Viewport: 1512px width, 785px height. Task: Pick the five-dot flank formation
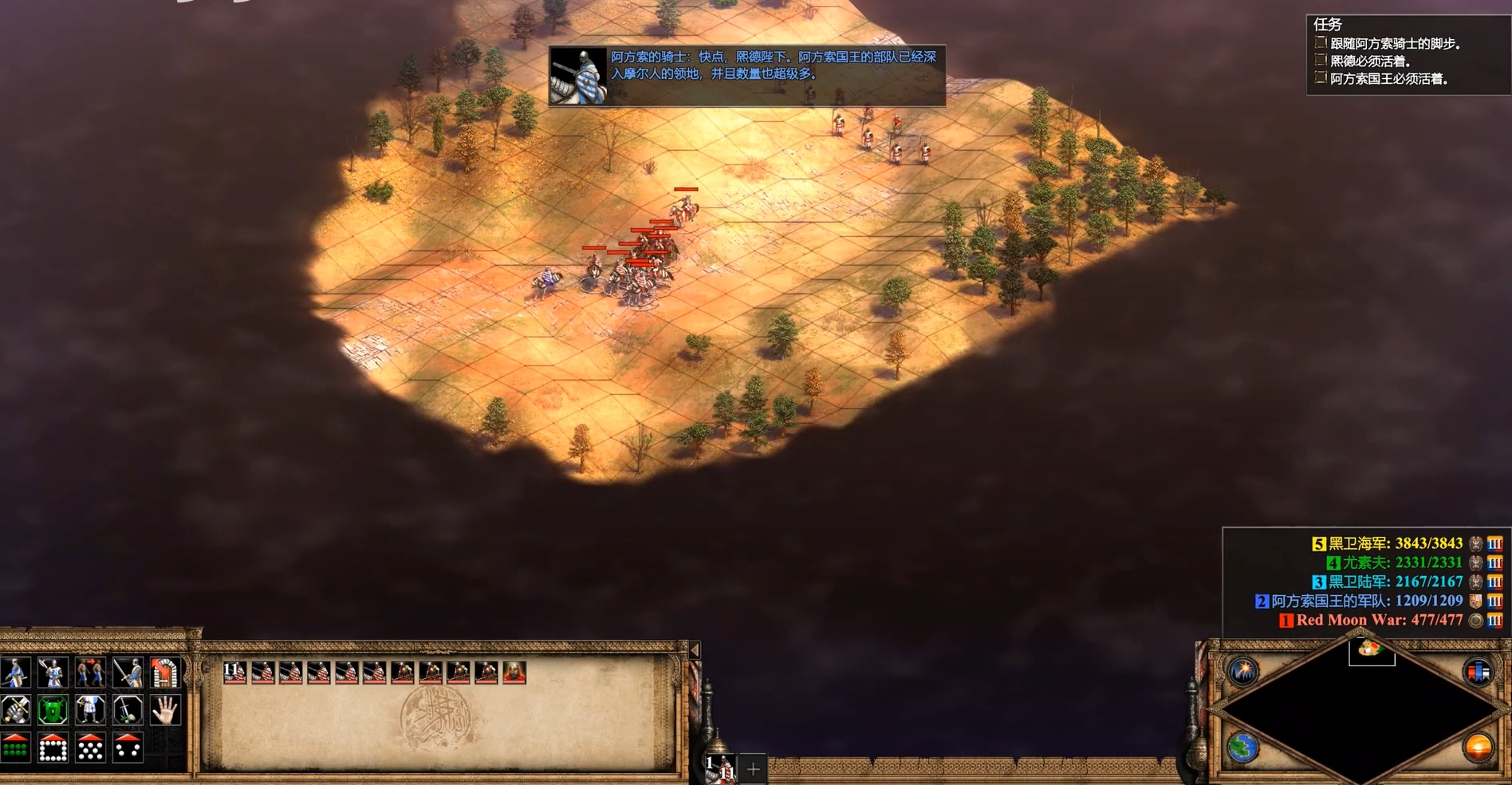pos(128,748)
